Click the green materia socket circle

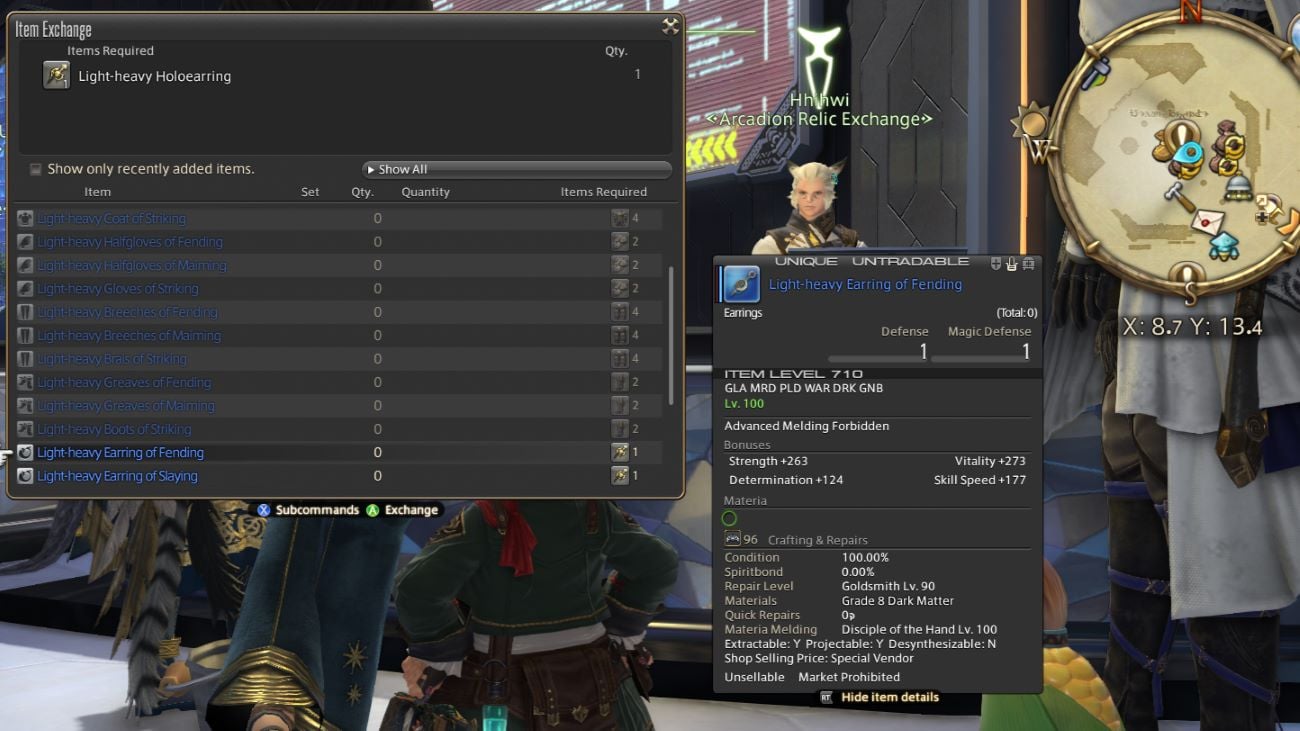click(x=729, y=518)
